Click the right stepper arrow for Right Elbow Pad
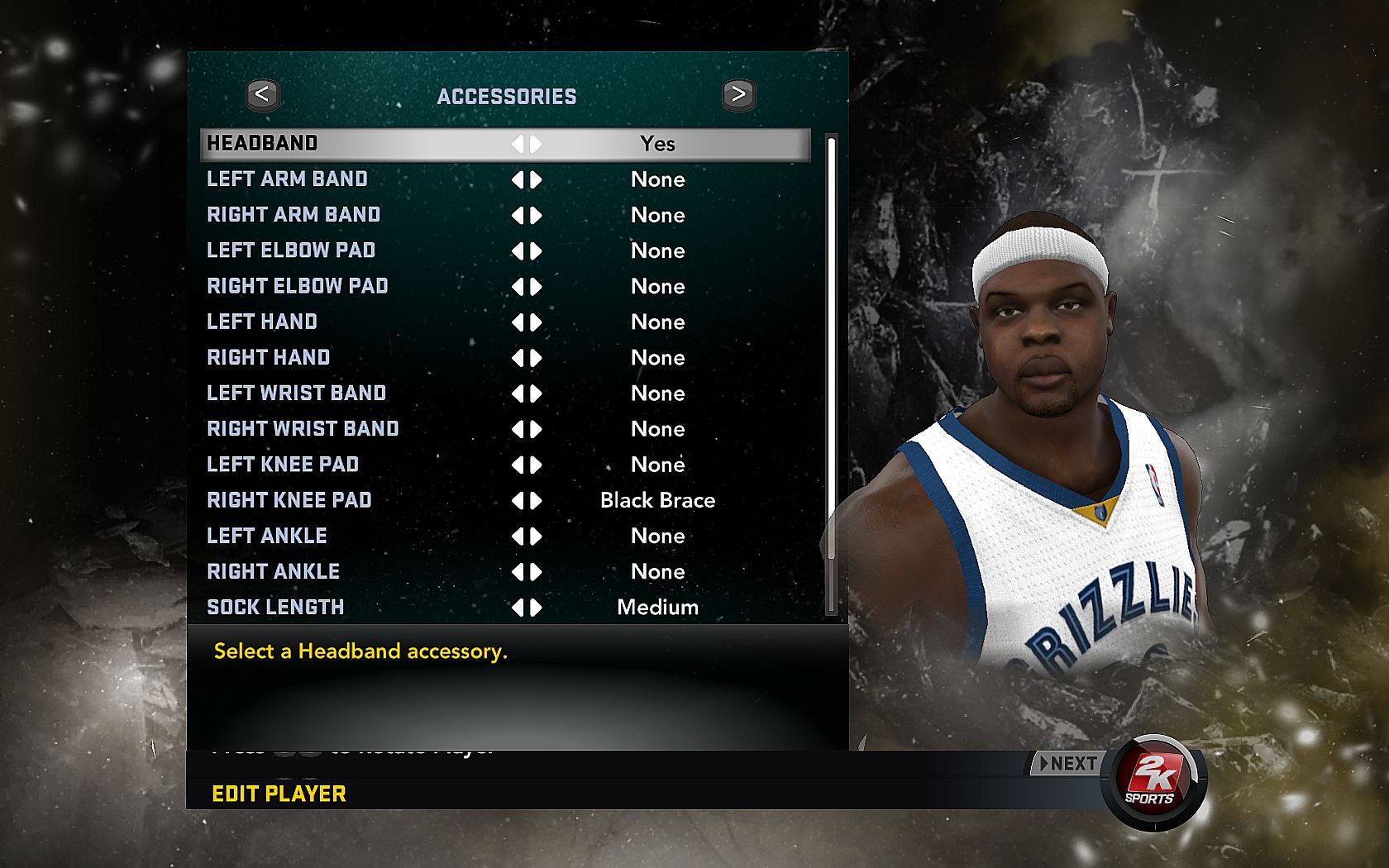 coord(537,287)
